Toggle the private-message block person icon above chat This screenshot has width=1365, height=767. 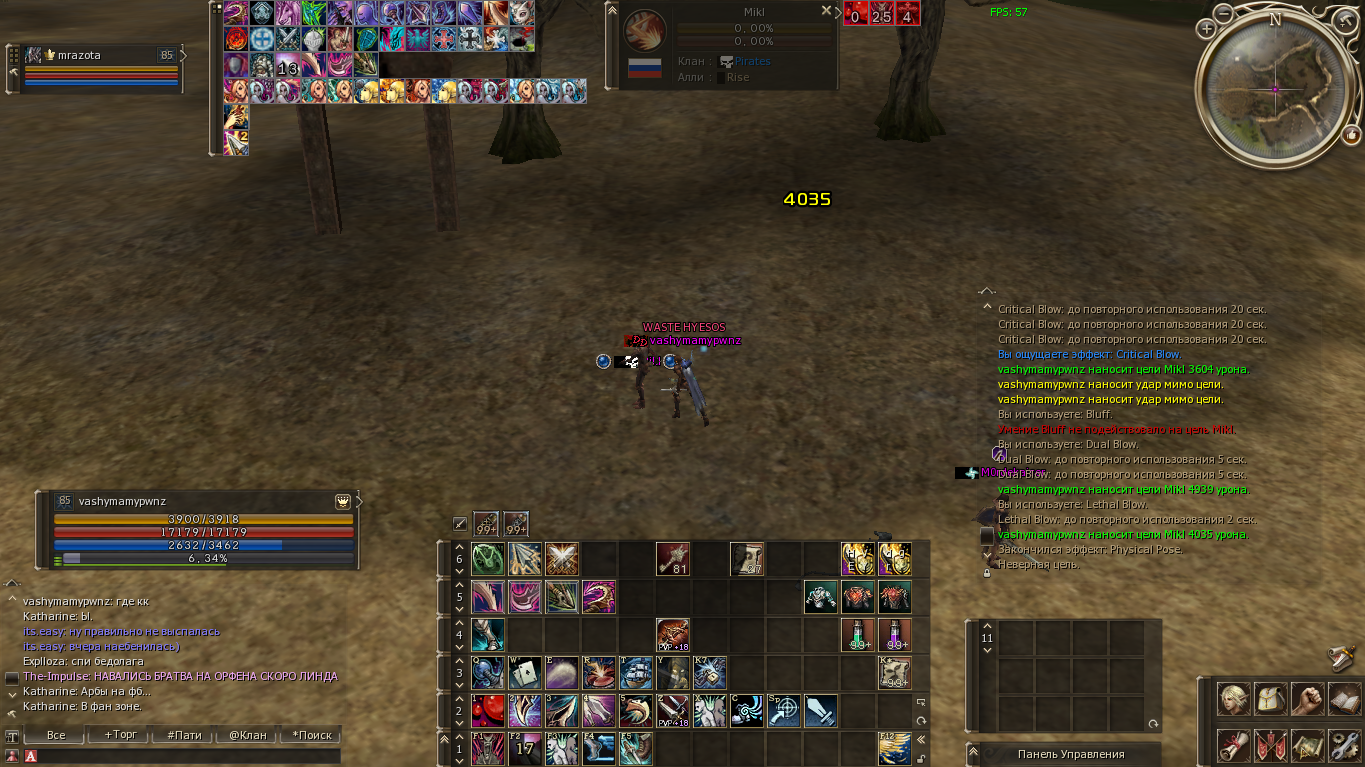point(11,756)
